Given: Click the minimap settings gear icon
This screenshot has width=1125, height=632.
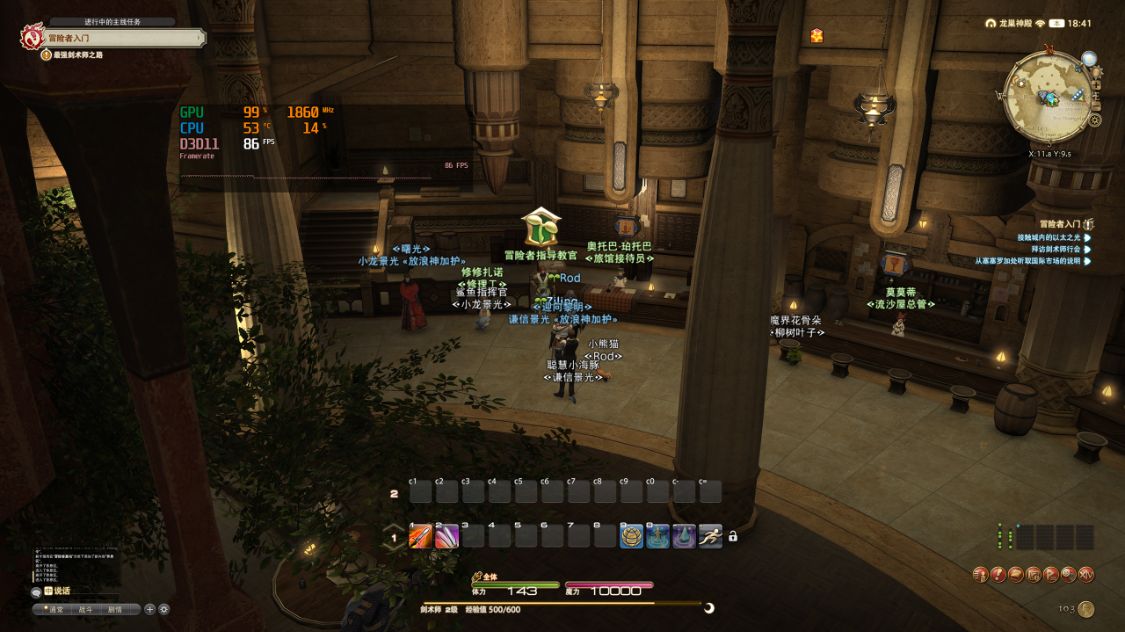Looking at the screenshot, I should pyautogui.click(x=1095, y=120).
